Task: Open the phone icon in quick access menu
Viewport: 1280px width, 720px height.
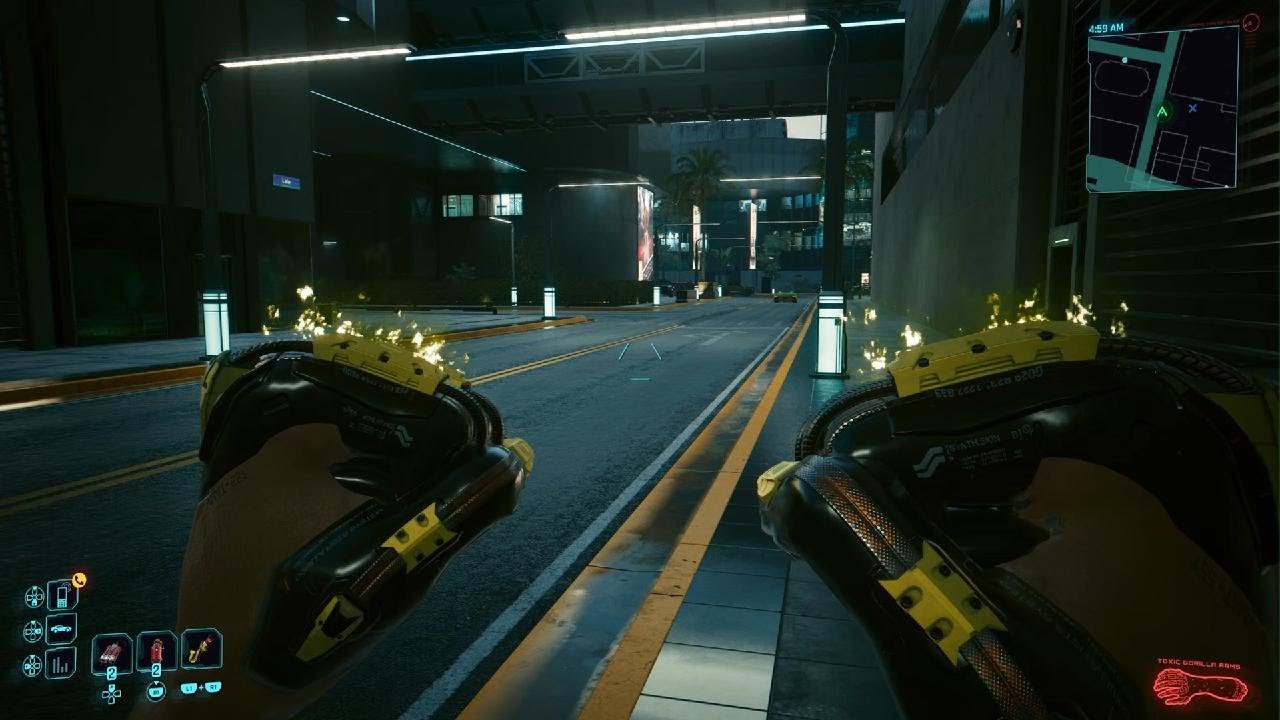Action: [x=60, y=596]
